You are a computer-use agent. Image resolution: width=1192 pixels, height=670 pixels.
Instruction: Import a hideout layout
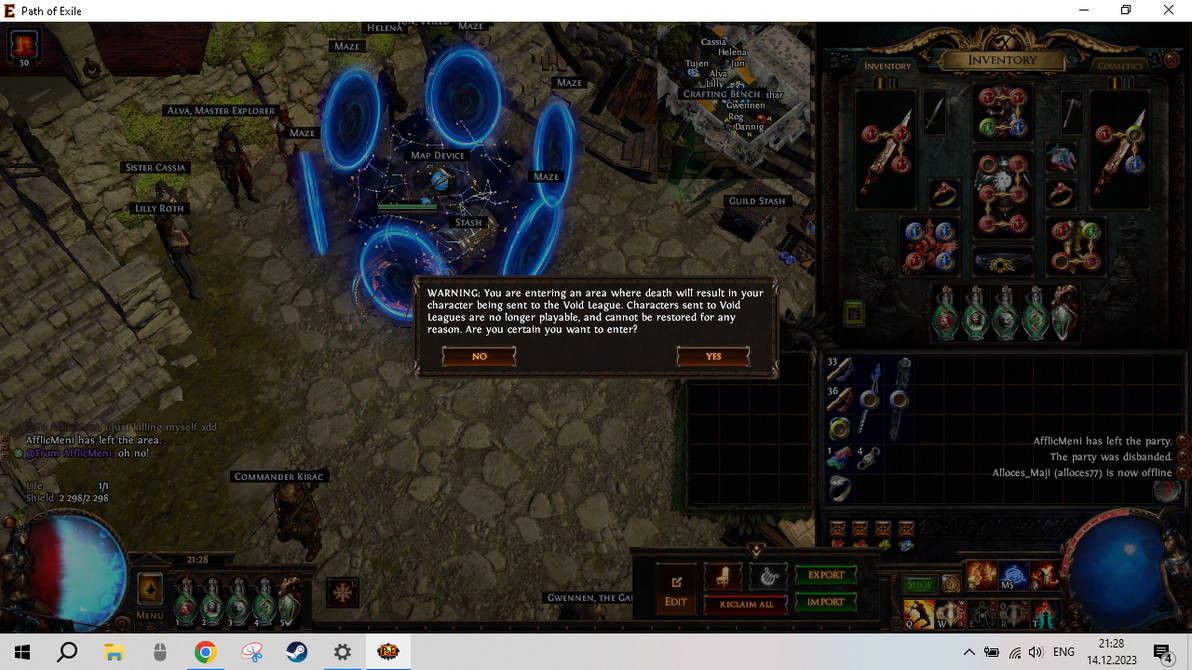point(826,602)
